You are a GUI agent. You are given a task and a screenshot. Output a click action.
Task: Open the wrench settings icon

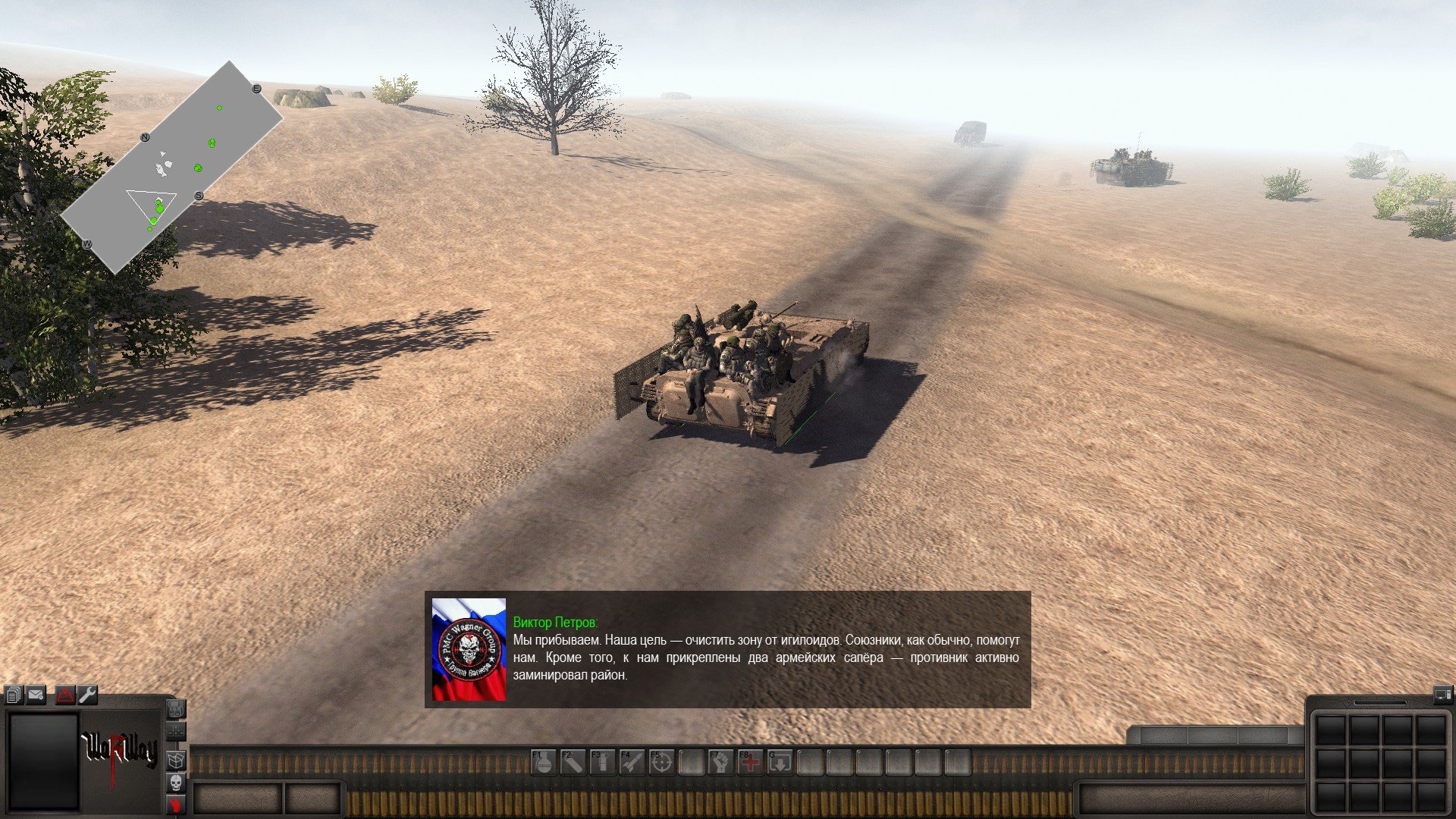(x=88, y=695)
